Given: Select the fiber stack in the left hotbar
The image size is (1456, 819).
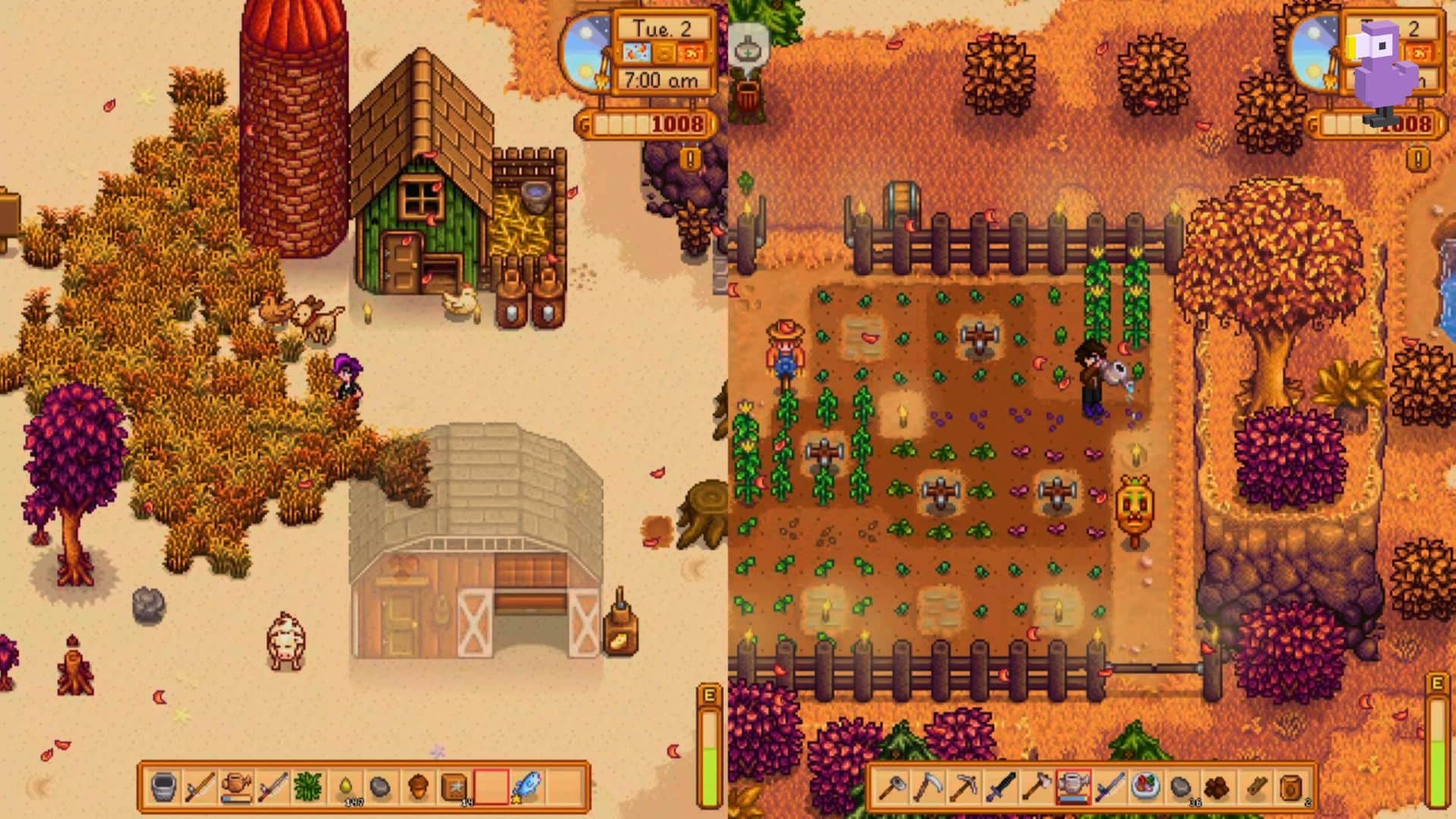Looking at the screenshot, I should pos(309,787).
